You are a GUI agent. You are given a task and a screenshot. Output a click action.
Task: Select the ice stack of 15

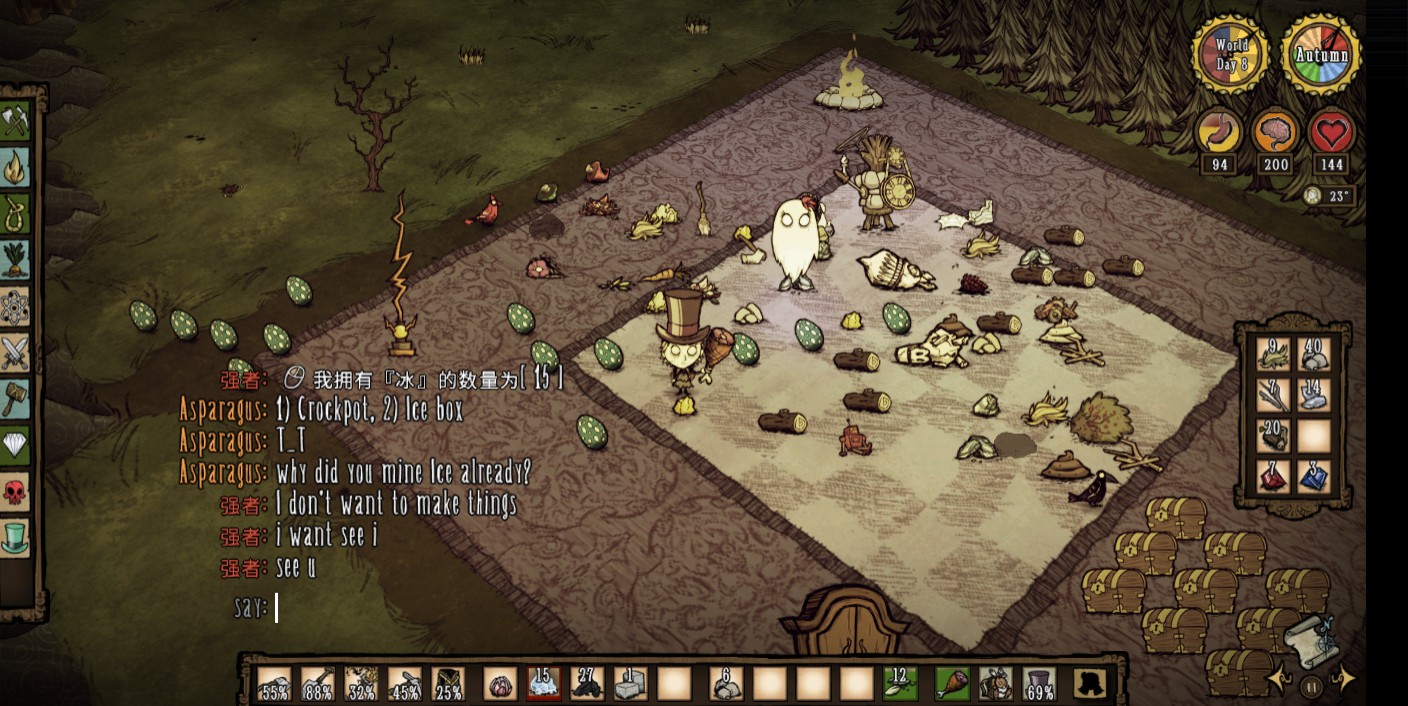[543, 683]
